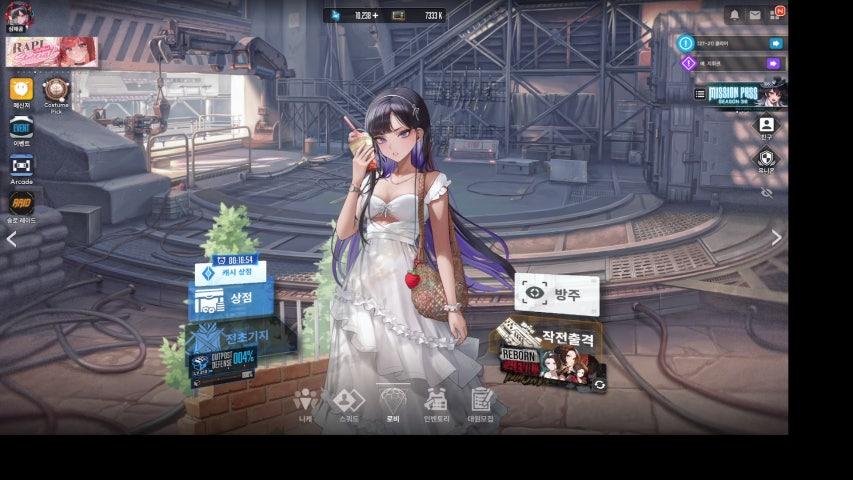853x480 pixels.
Task: Enter the Ark (방주) menu
Action: [557, 293]
